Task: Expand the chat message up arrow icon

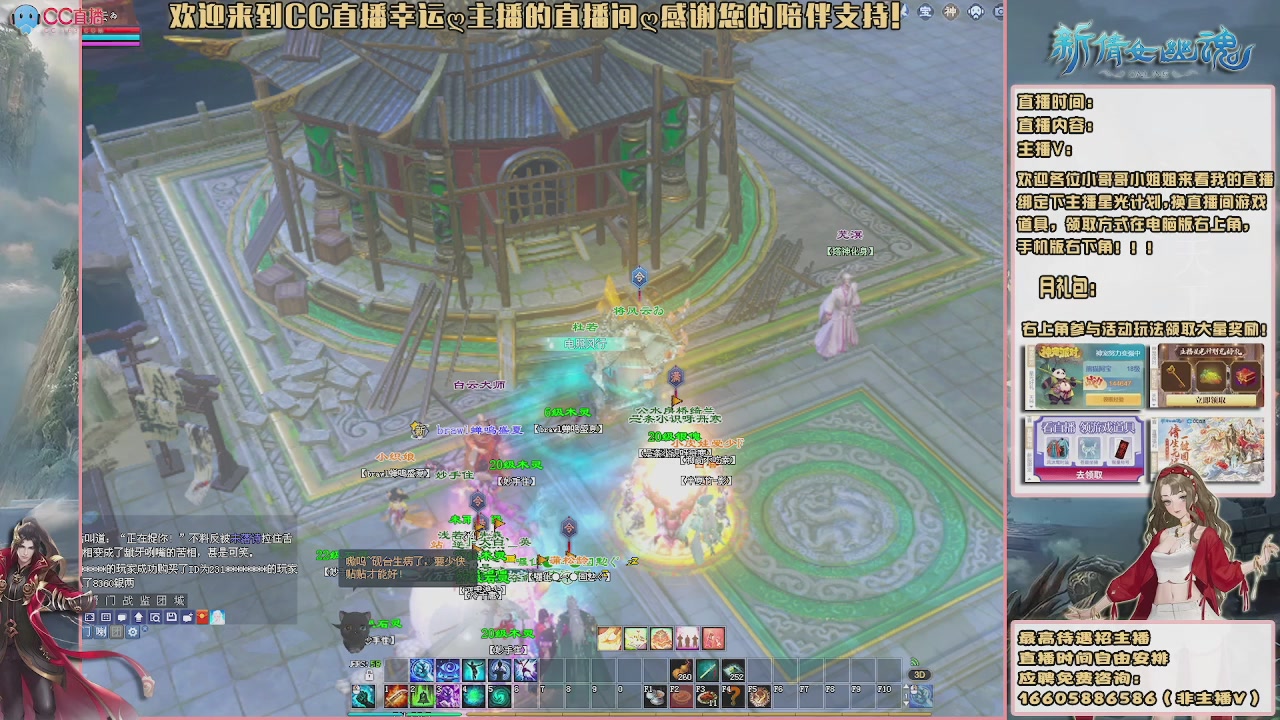Action: [x=138, y=617]
